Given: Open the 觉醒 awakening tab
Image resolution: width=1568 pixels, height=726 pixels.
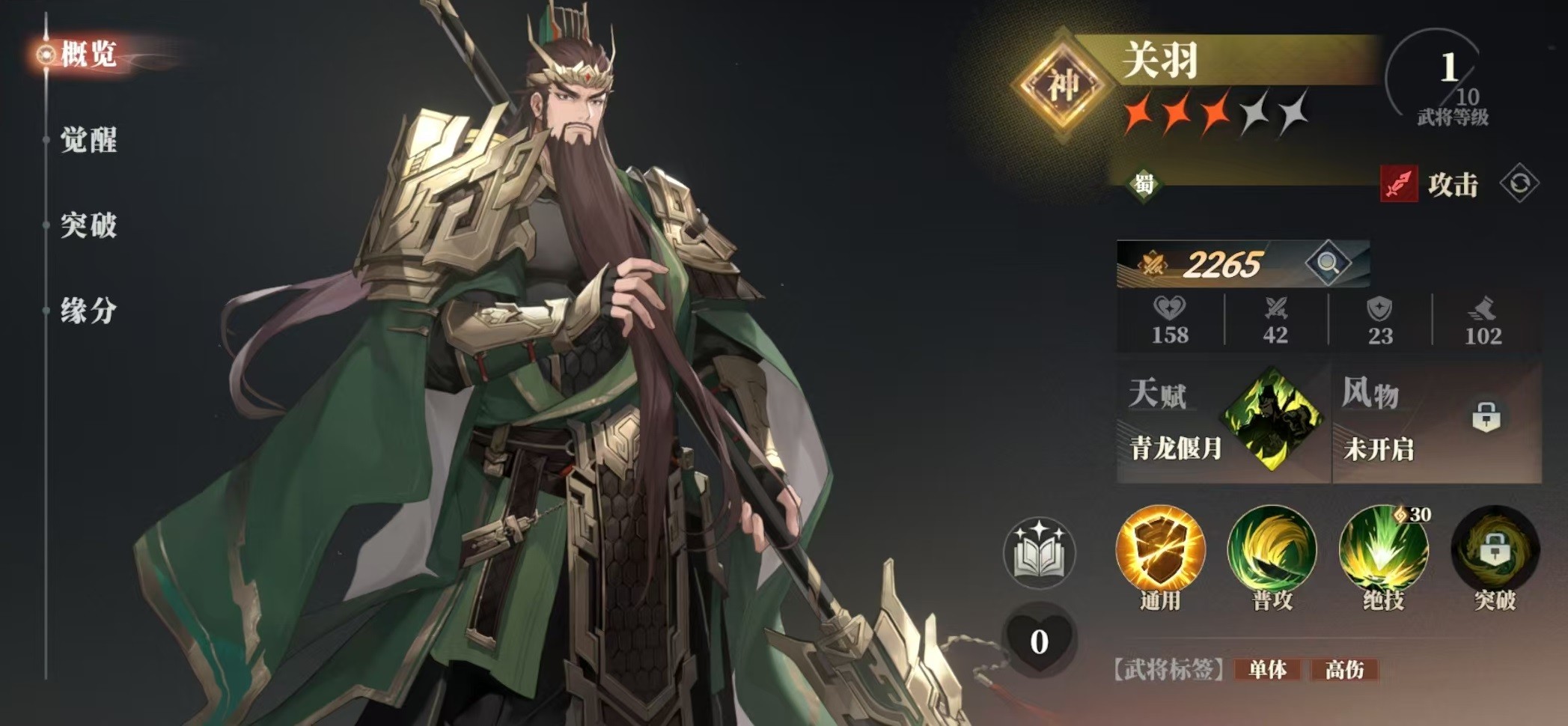Looking at the screenshot, I should (x=88, y=140).
